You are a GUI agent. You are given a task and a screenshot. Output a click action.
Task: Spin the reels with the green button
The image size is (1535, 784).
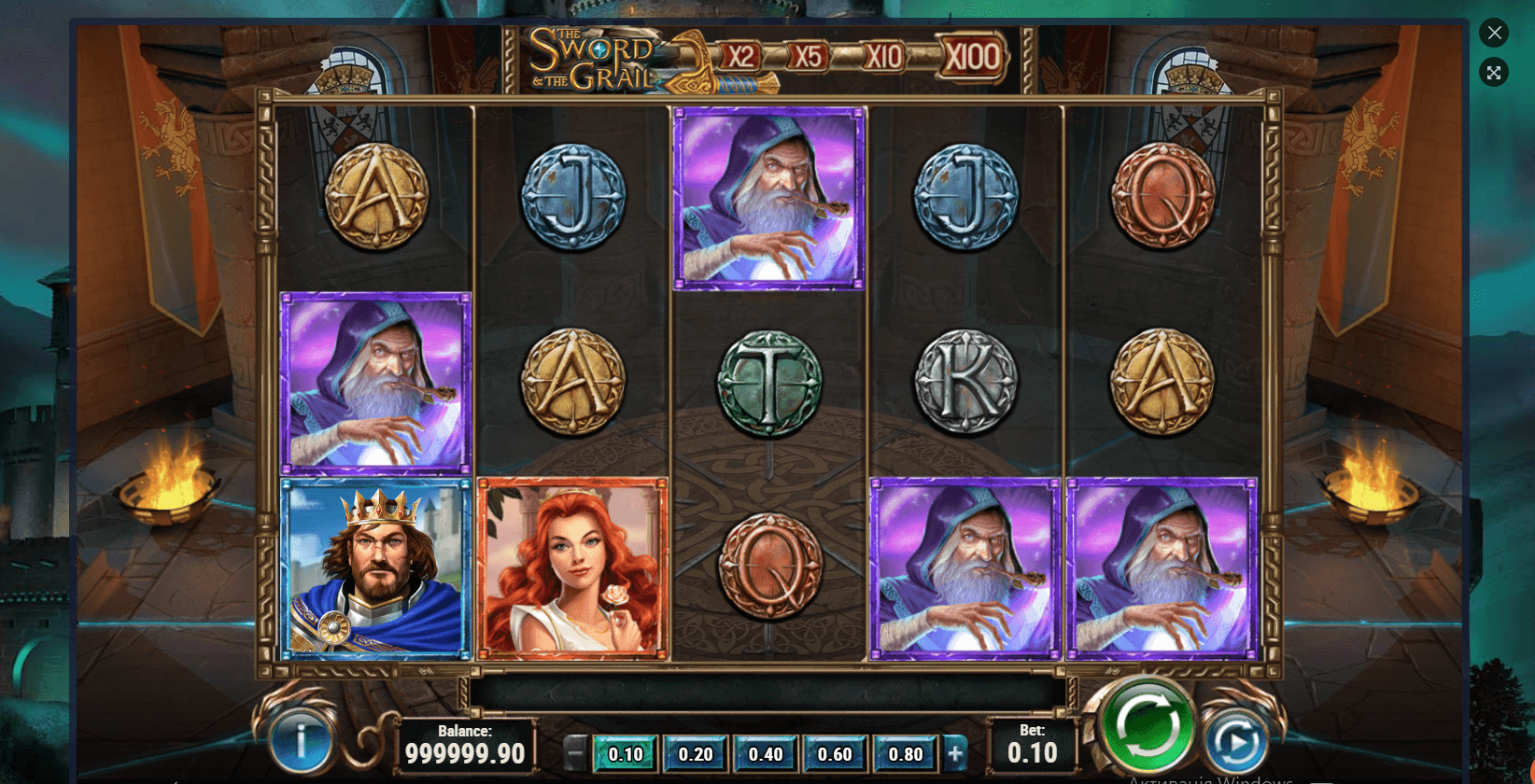pos(1148,725)
